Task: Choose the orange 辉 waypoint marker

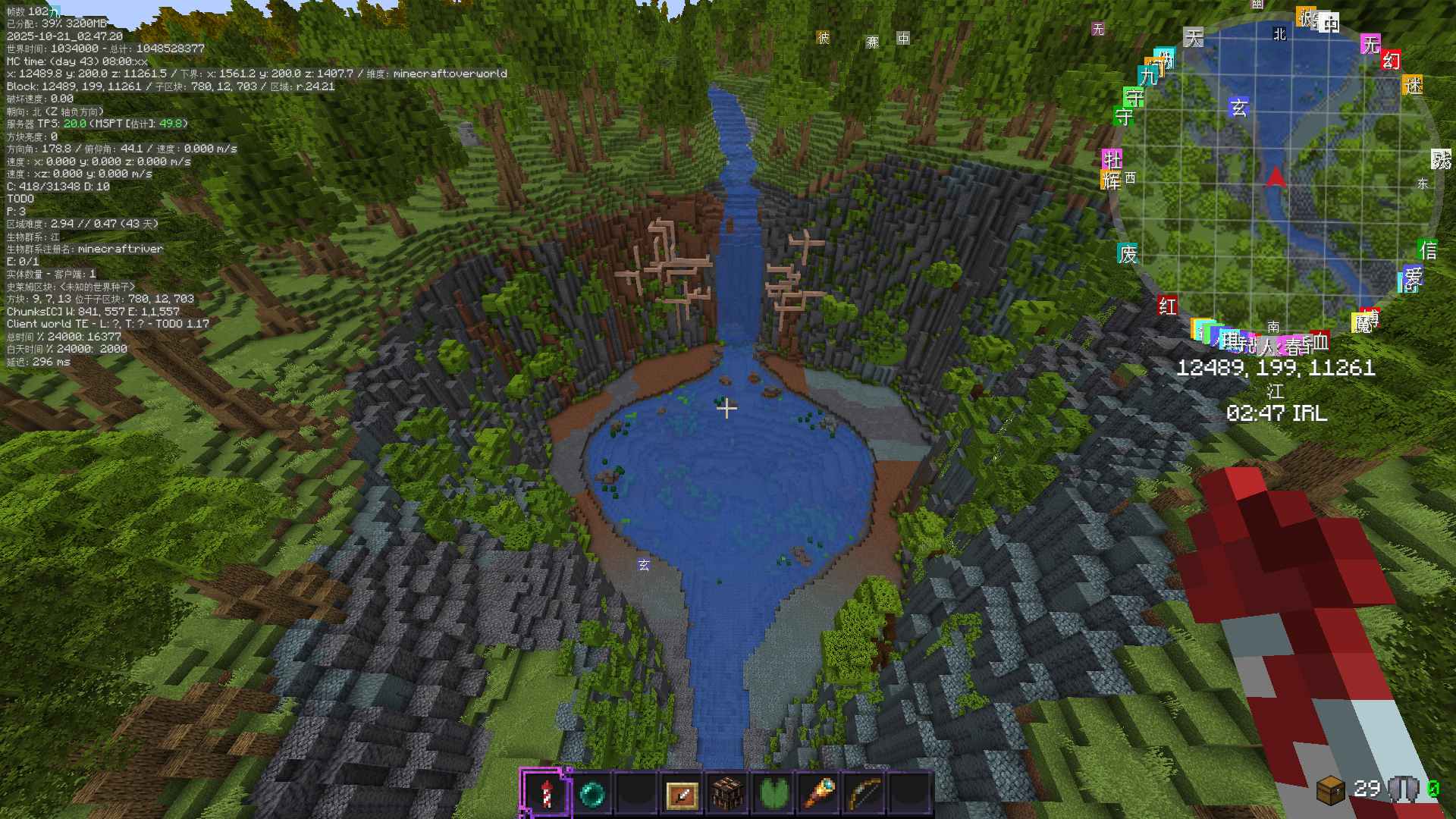Action: (x=1111, y=180)
